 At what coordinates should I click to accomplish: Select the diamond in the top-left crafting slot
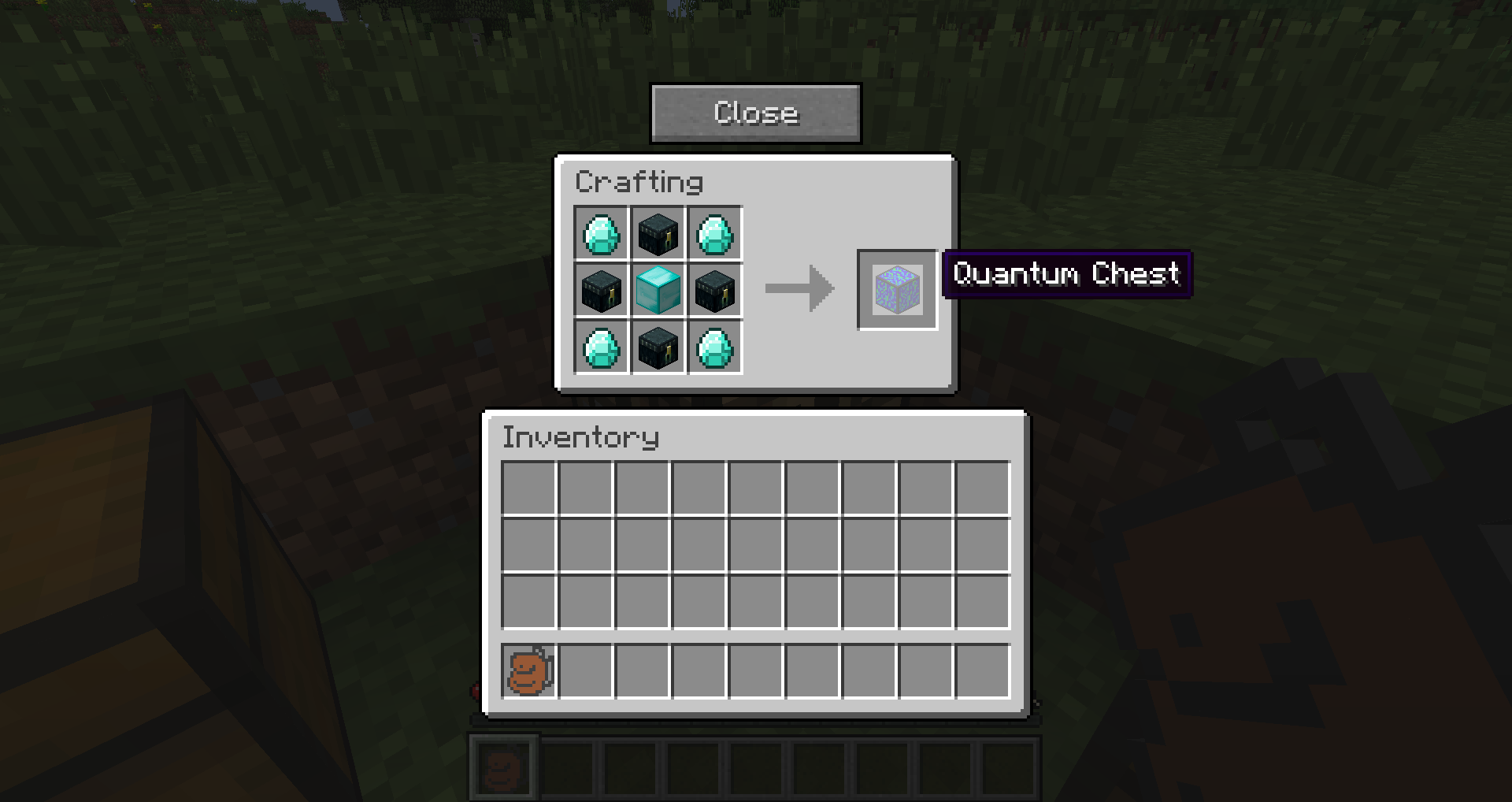(x=602, y=233)
